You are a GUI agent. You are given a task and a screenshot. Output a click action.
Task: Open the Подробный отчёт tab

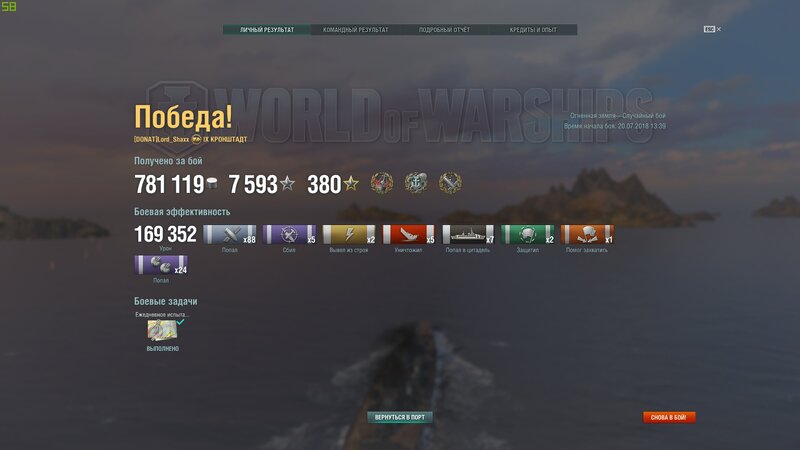(x=444, y=30)
